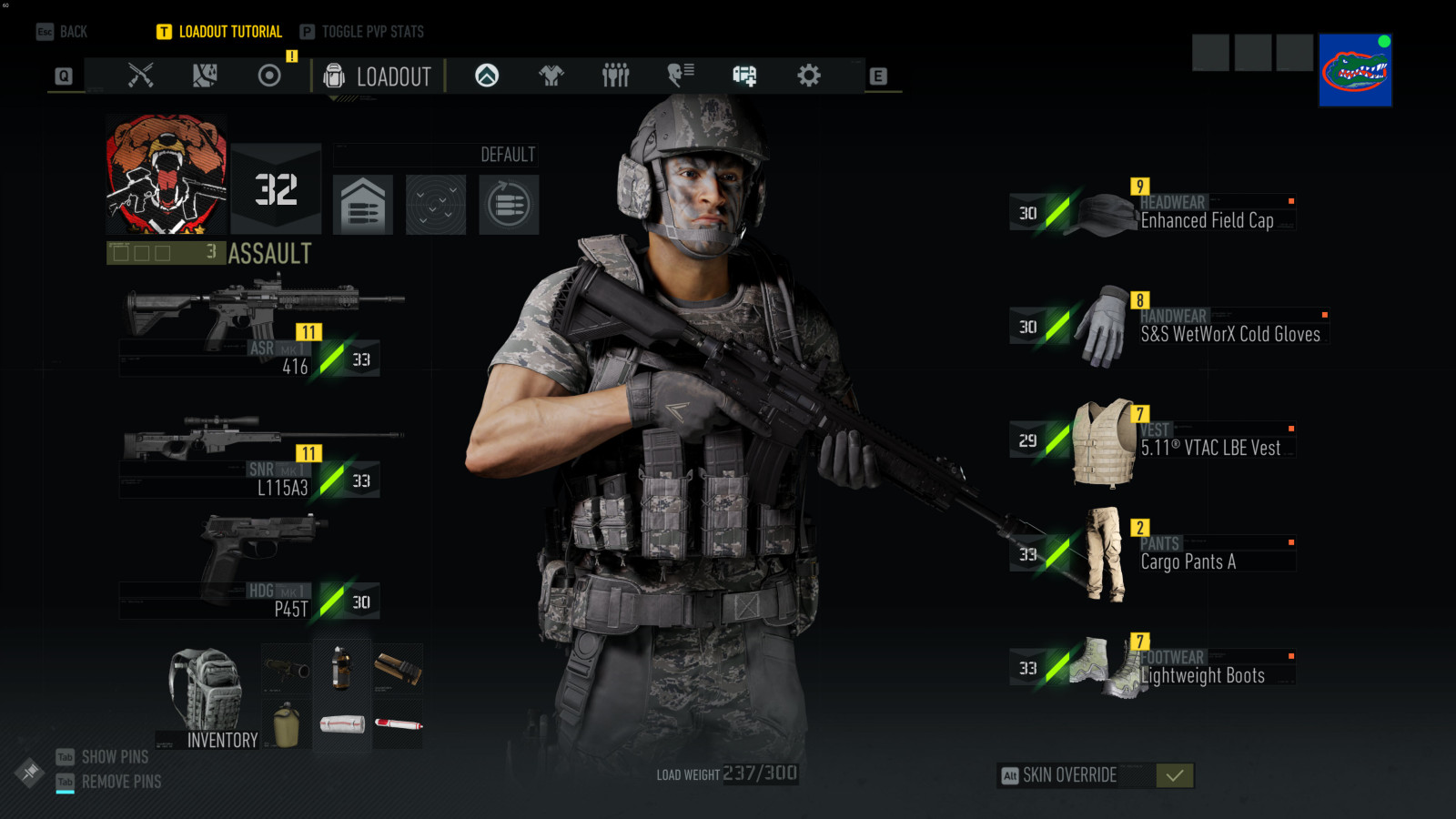This screenshot has width=1456, height=819.
Task: Toggle the Skin Override checkbox
Action: [x=1174, y=775]
